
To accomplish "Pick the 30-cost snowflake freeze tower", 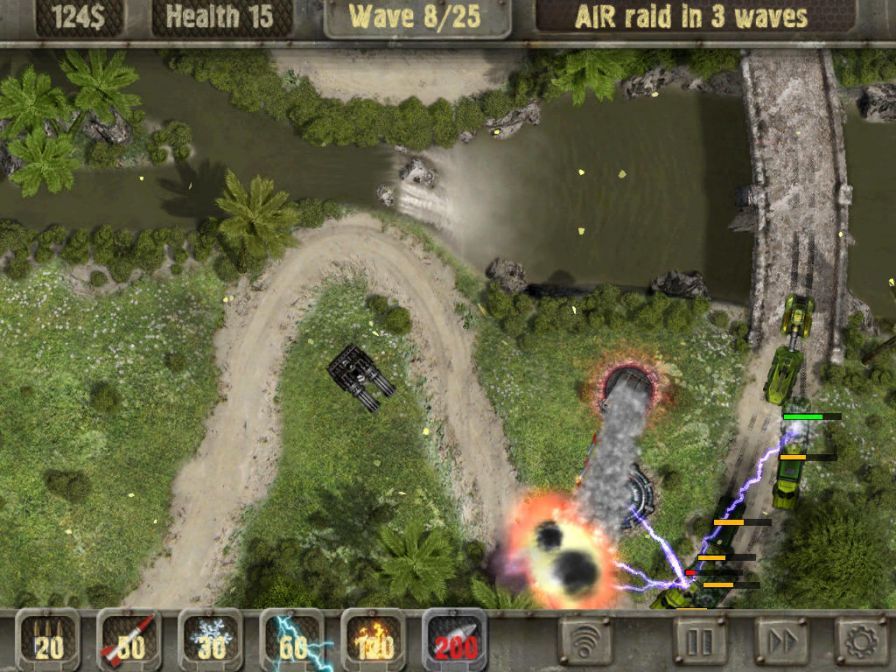I will point(210,640).
